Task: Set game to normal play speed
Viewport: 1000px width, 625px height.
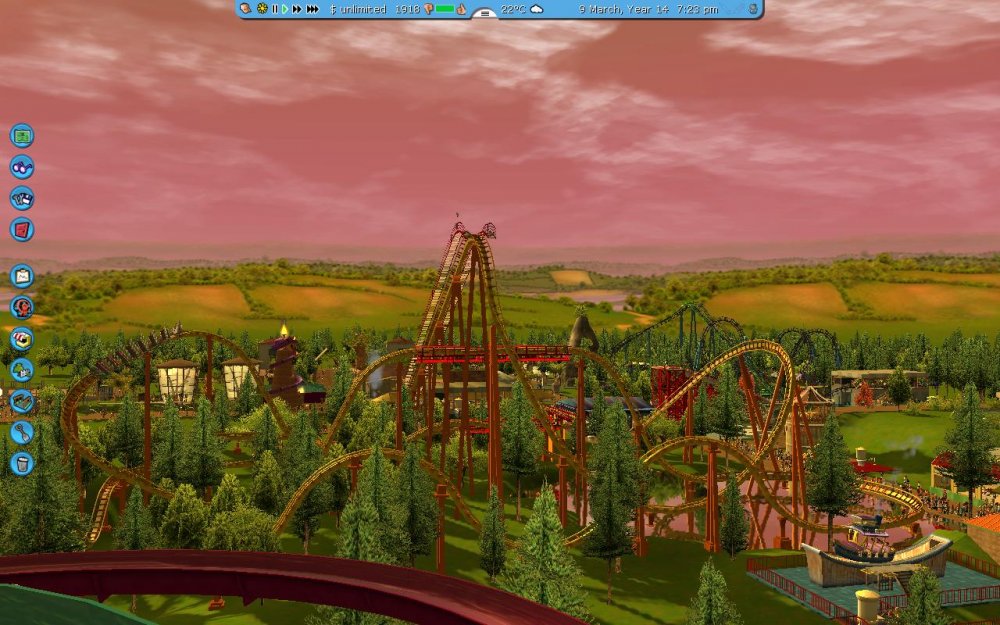Action: click(x=285, y=9)
